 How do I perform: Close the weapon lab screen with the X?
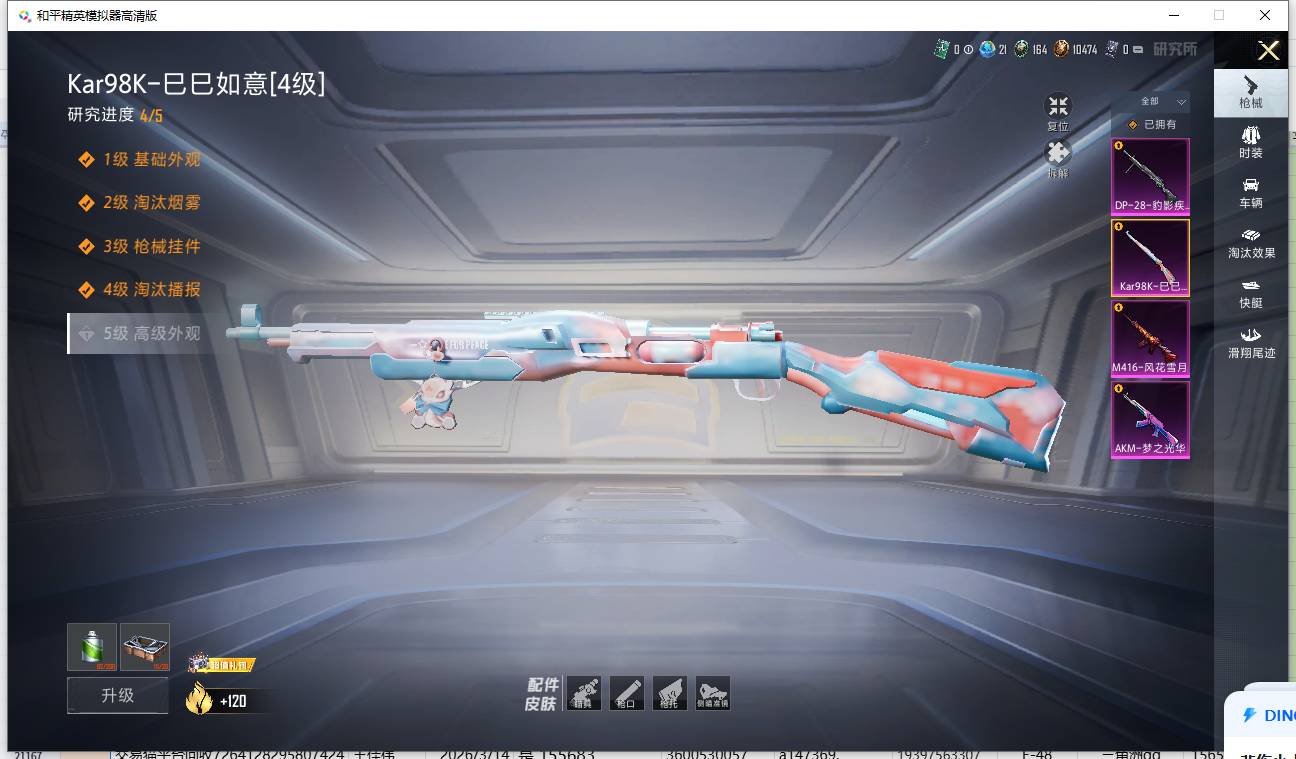pos(1268,51)
